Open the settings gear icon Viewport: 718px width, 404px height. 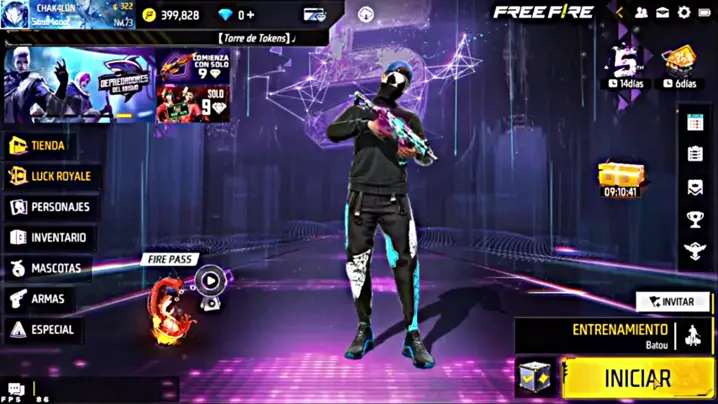[x=684, y=13]
